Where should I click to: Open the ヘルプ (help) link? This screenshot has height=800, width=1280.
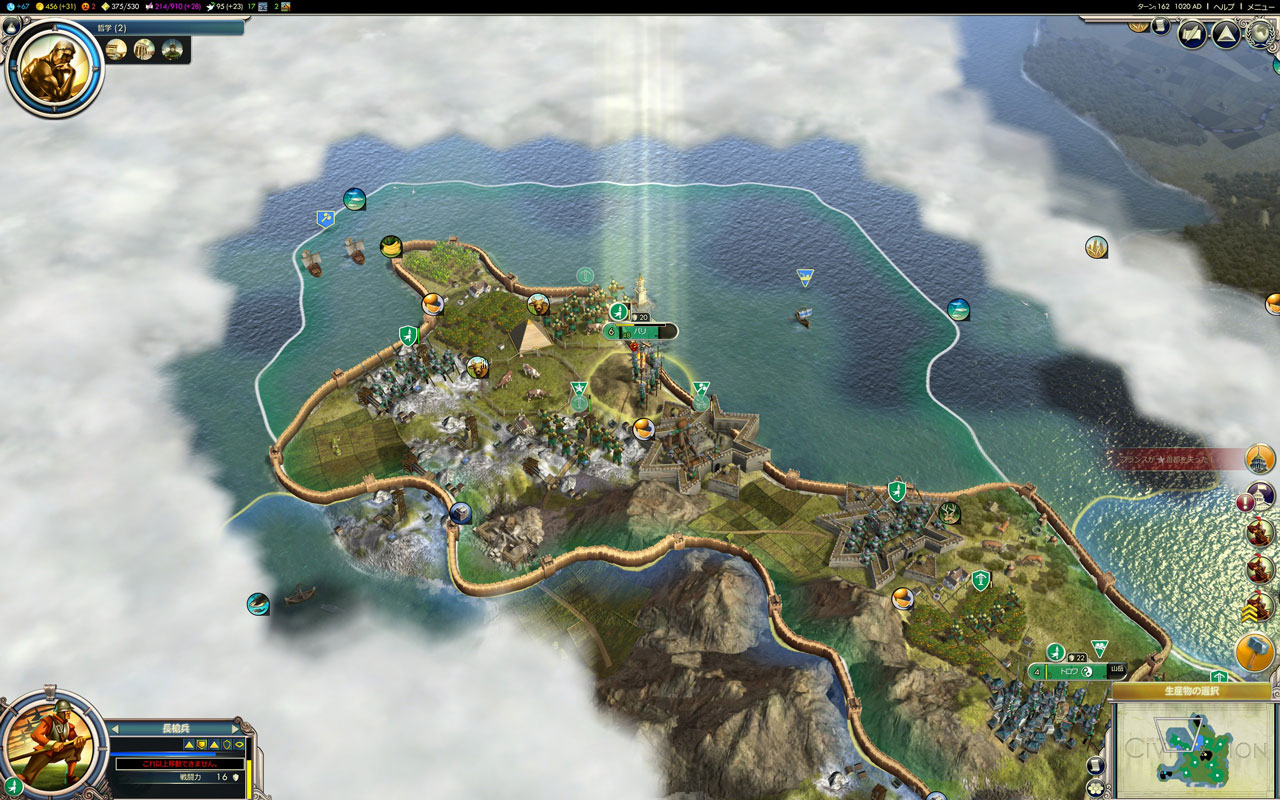pyautogui.click(x=1223, y=6)
